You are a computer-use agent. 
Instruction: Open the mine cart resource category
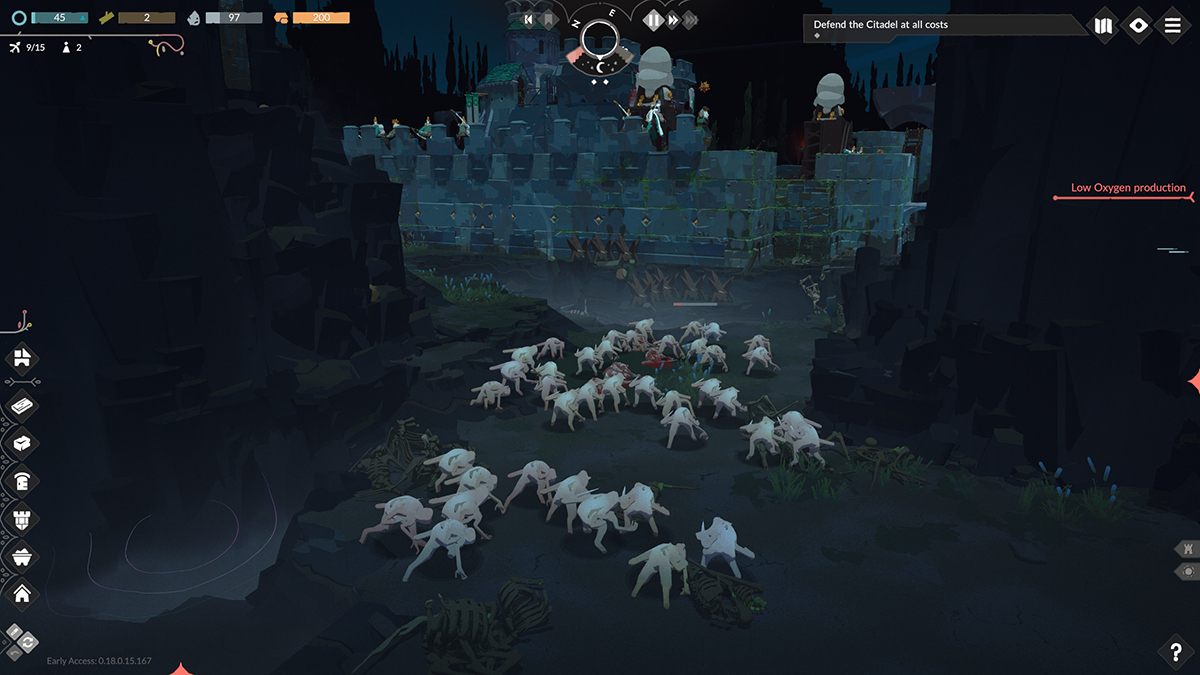click(22, 556)
